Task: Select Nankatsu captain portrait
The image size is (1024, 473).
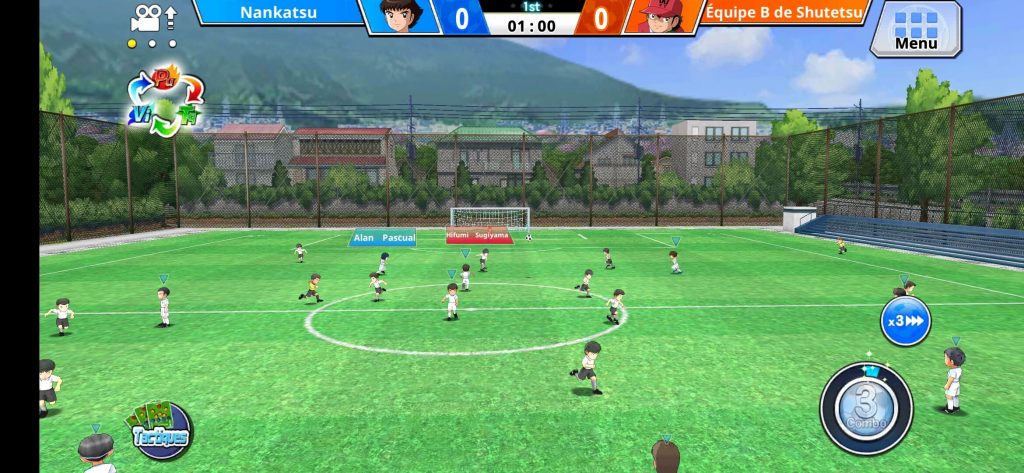Action: click(x=404, y=17)
